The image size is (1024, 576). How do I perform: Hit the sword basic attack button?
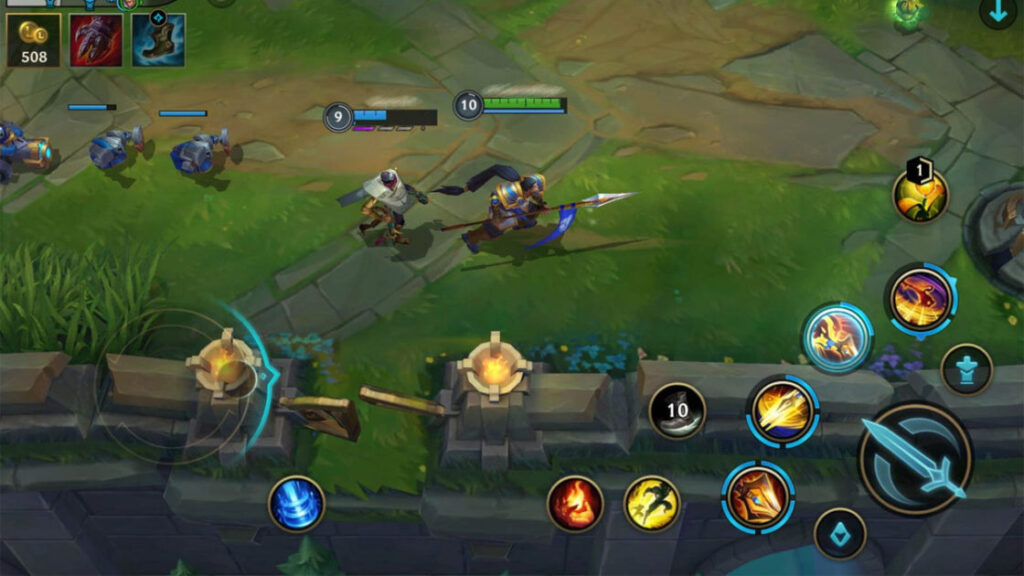pos(915,459)
